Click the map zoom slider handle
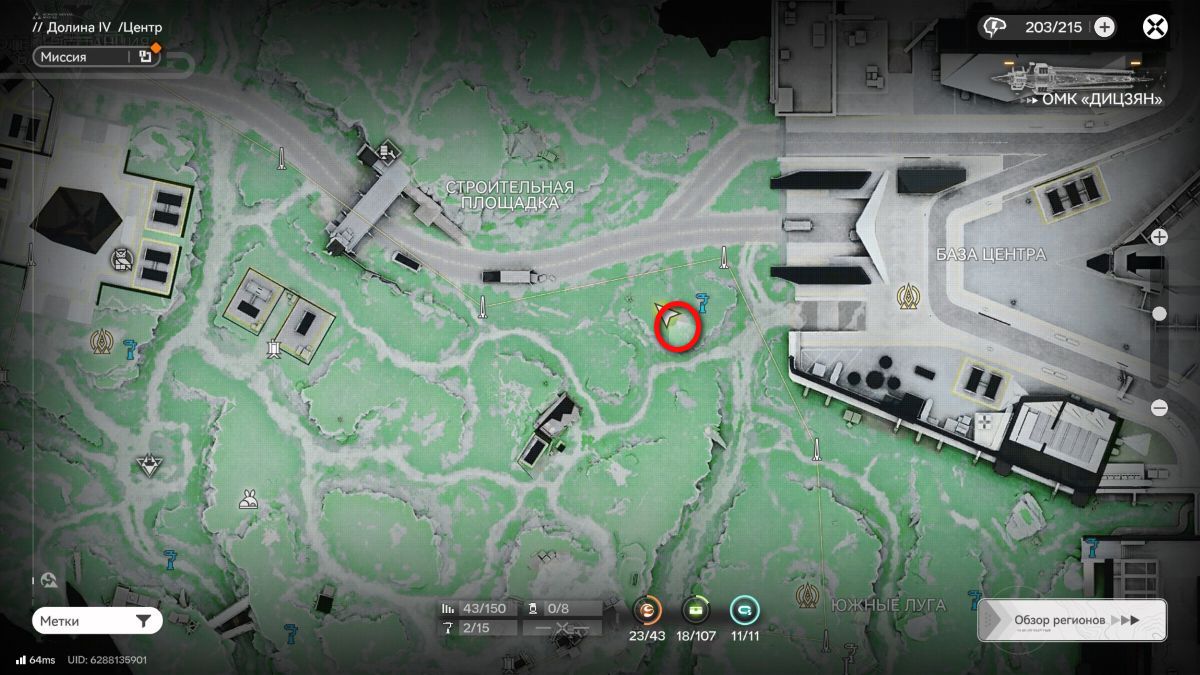 tap(1159, 314)
